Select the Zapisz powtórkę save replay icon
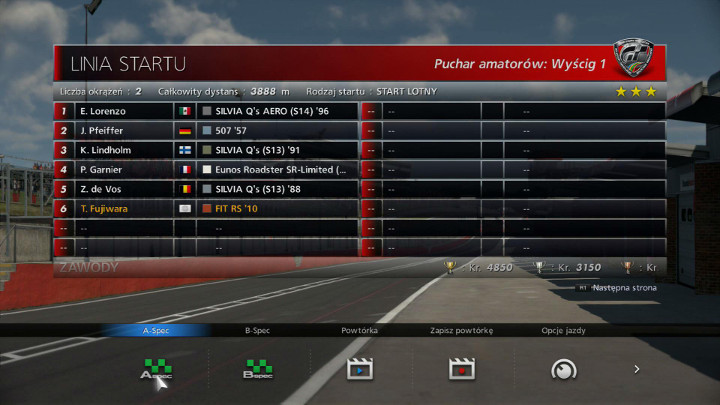This screenshot has width=720, height=405. click(461, 370)
